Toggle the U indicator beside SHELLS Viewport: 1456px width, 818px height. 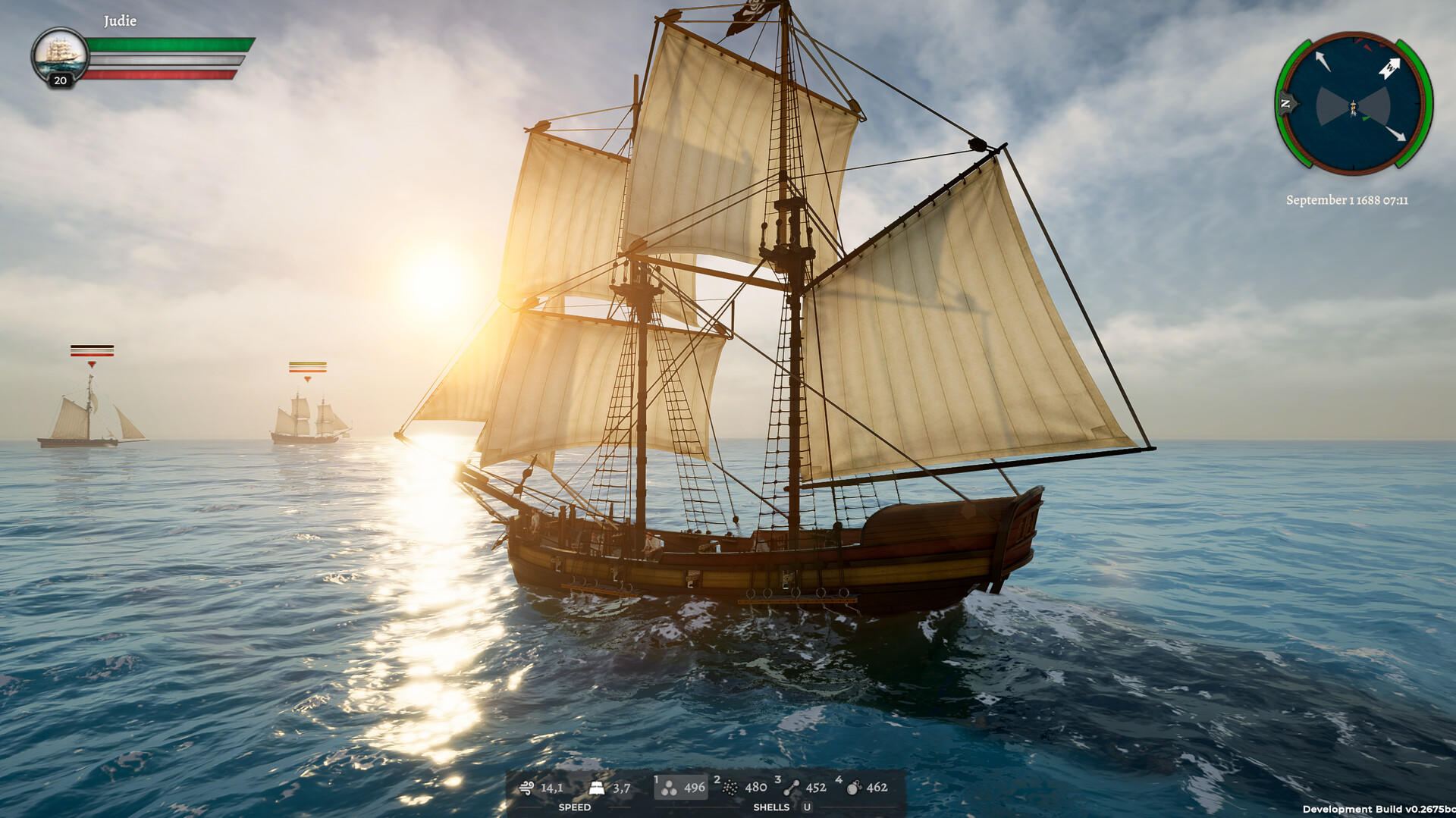[808, 807]
